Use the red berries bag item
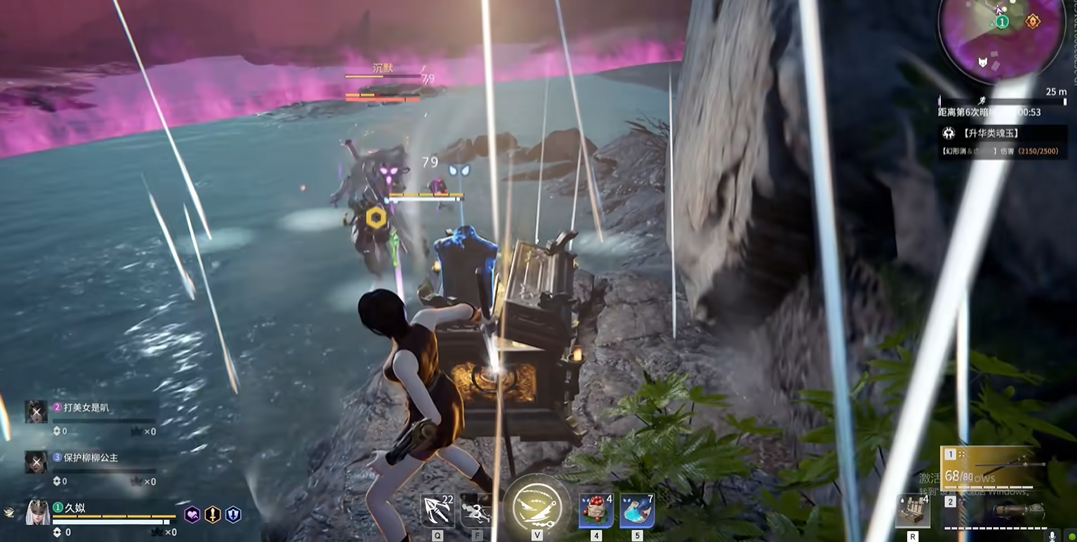Image resolution: width=1077 pixels, height=542 pixels. [596, 510]
